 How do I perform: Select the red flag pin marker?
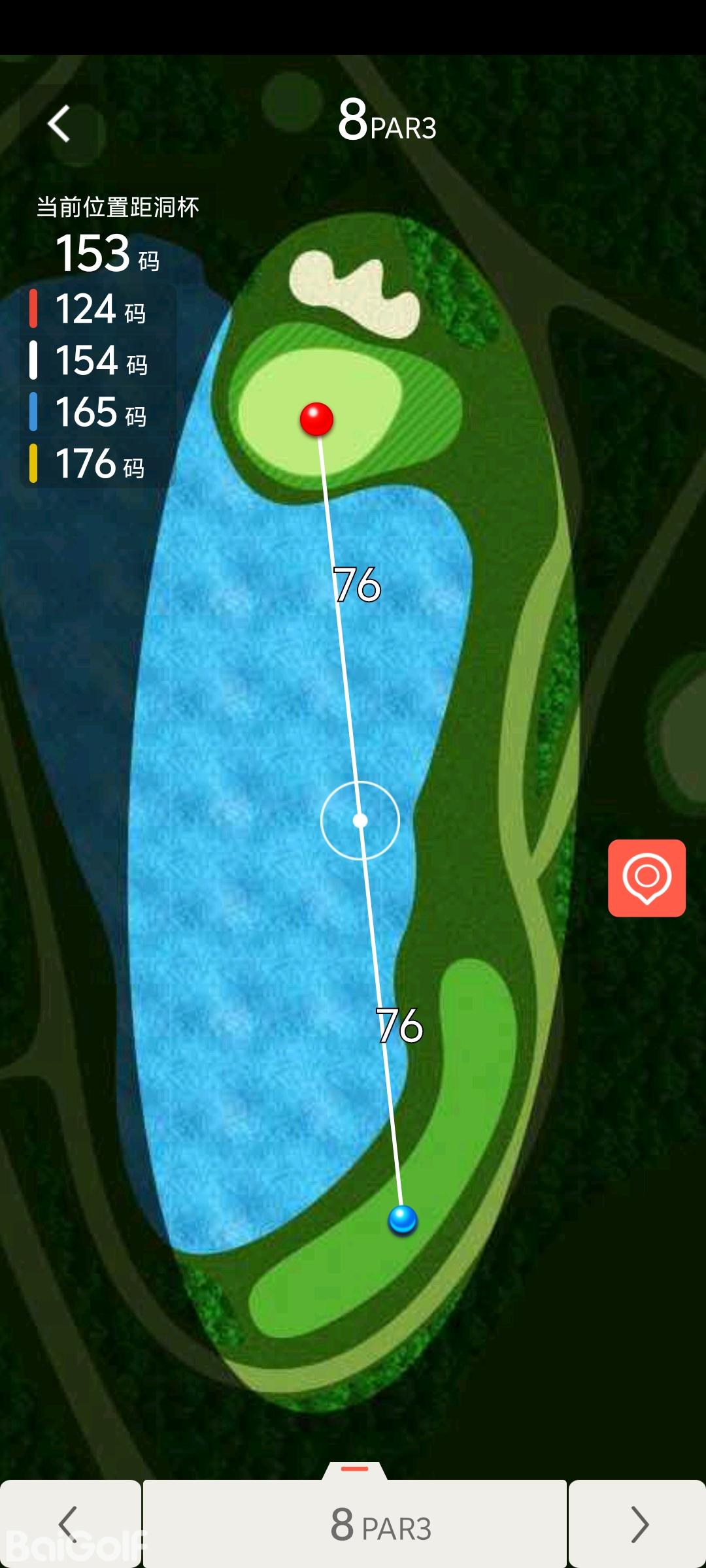click(316, 419)
